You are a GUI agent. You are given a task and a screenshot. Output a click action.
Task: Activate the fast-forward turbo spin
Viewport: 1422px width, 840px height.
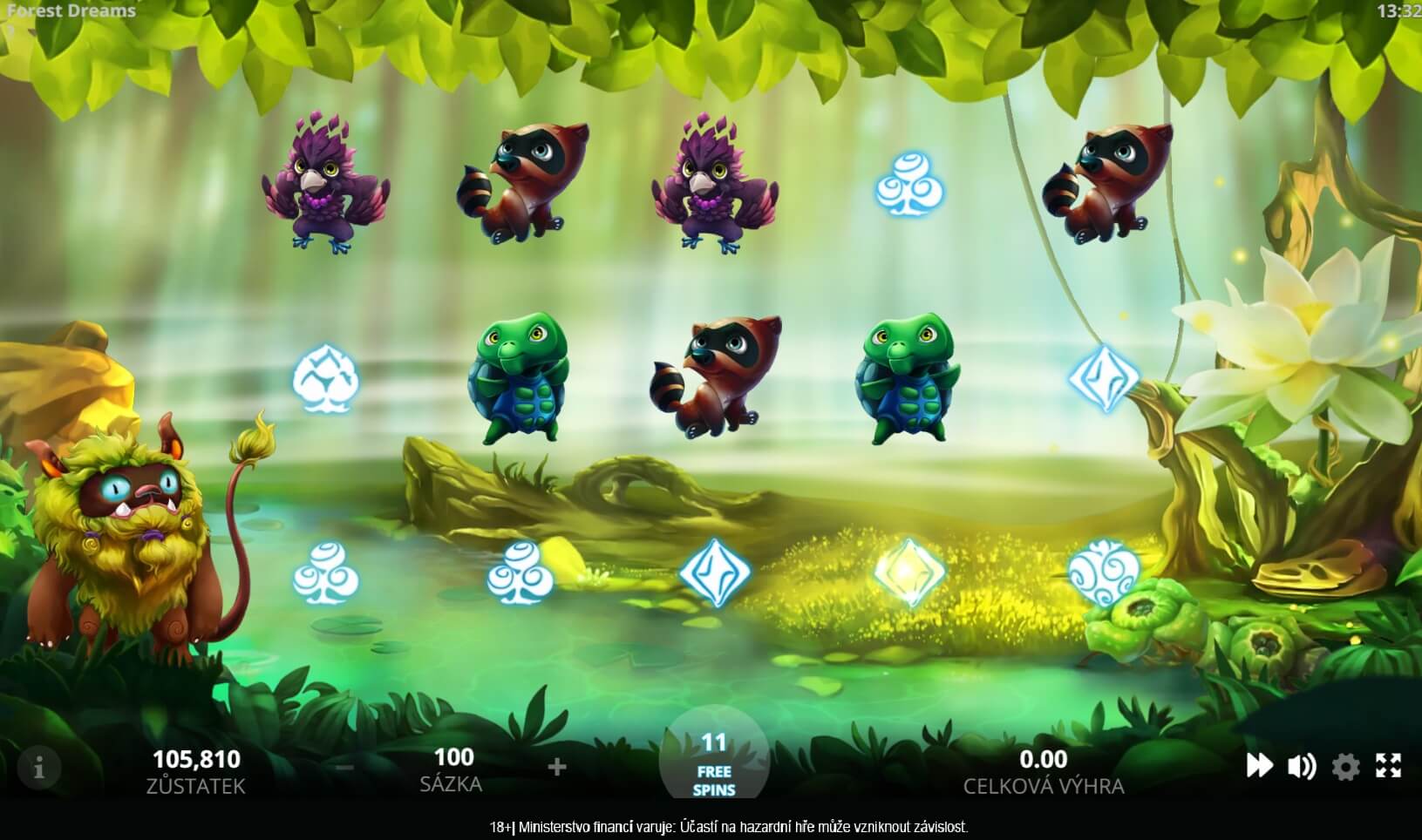point(1259,766)
